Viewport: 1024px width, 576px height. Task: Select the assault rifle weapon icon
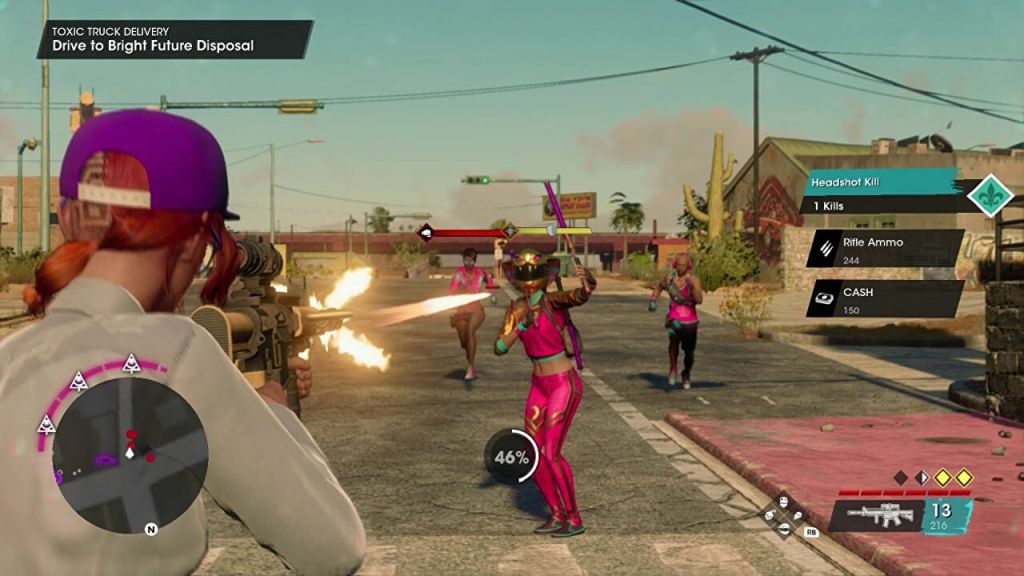click(880, 515)
